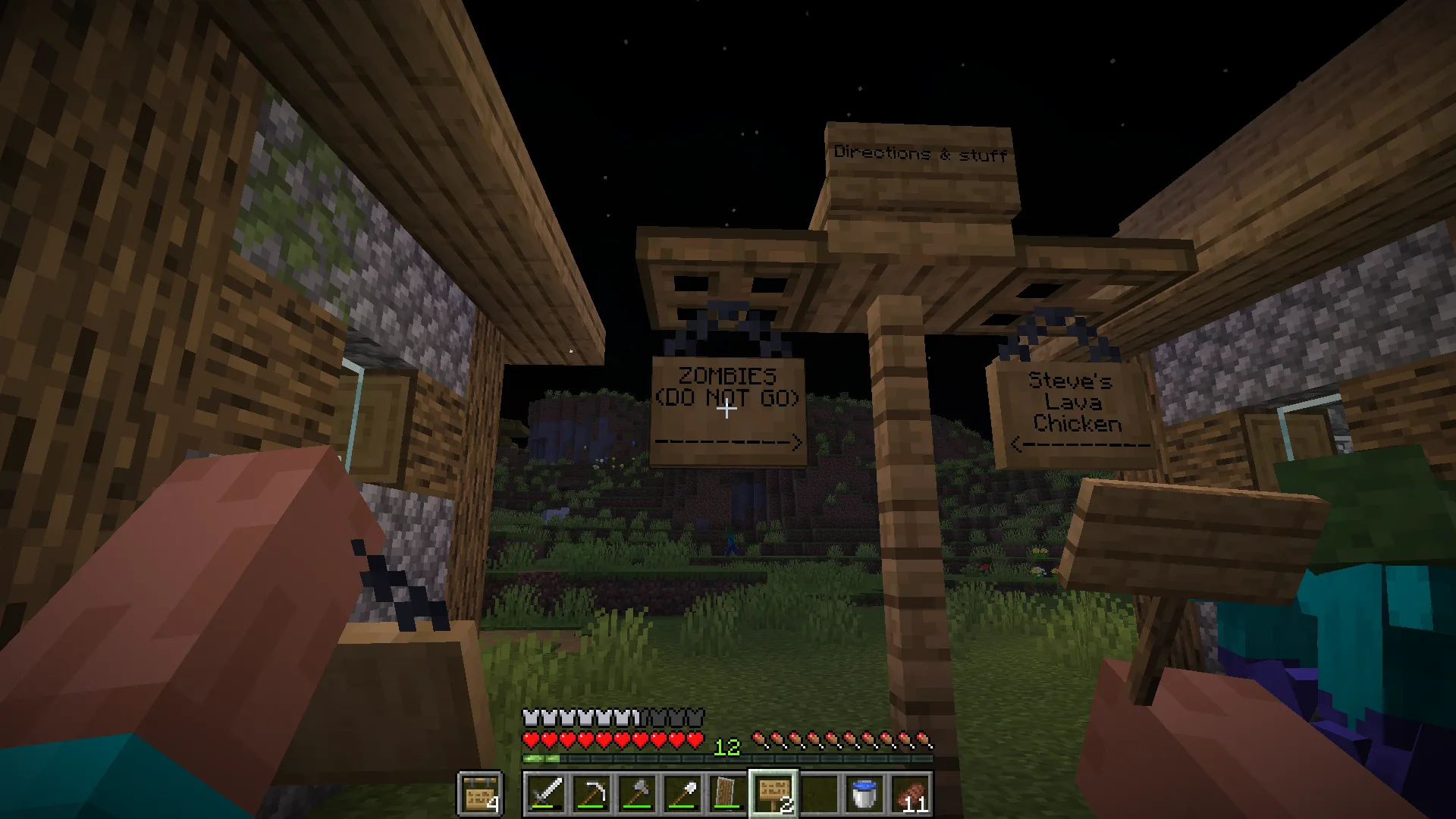Pick the iron shovel hotbar slot
Screen dimensions: 1456x819
coord(682,794)
